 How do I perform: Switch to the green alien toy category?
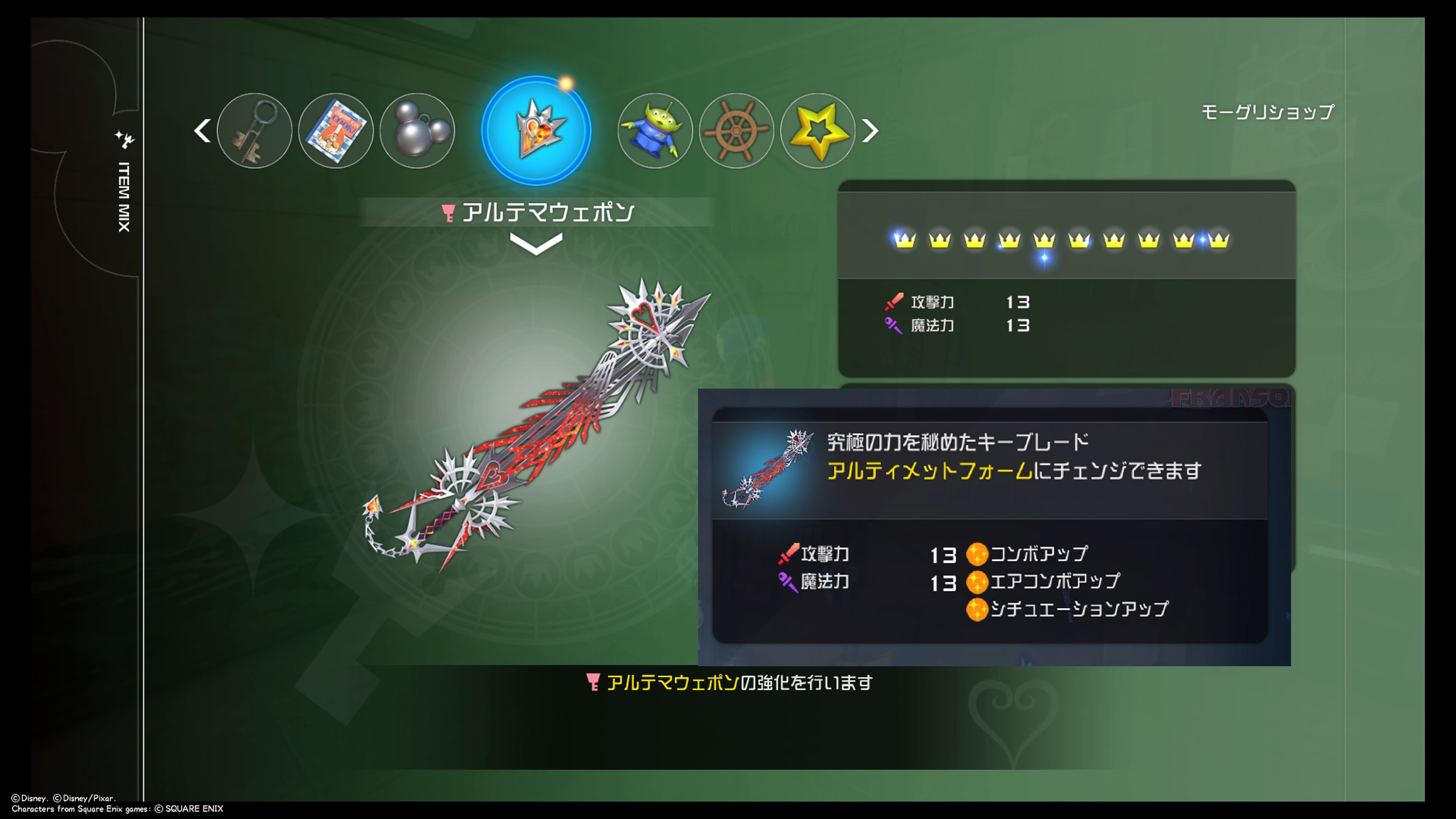click(x=654, y=130)
